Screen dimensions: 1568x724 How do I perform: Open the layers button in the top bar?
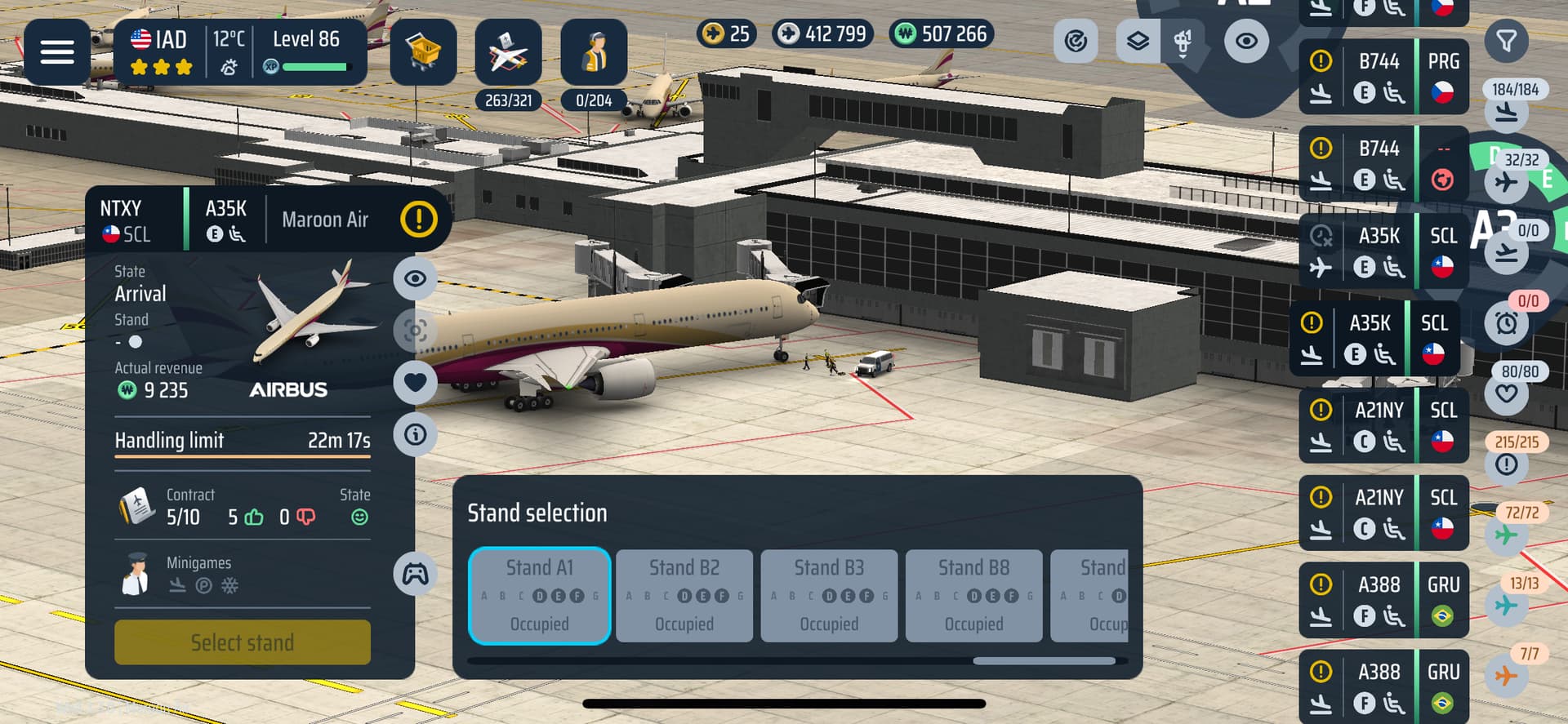(1138, 41)
